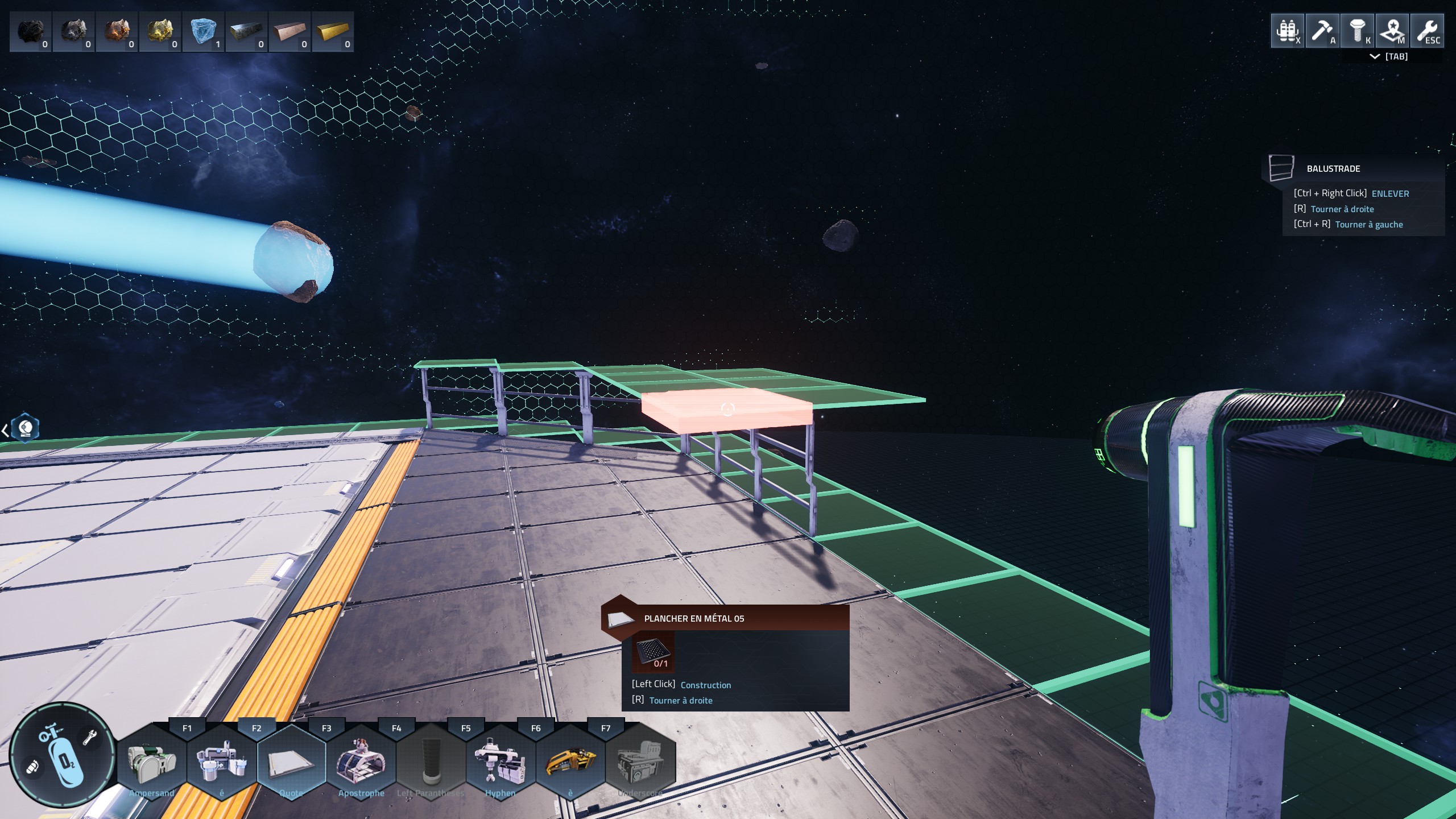Click the 0/1 progress counter on the floor item
The image size is (1456, 819).
click(x=661, y=663)
